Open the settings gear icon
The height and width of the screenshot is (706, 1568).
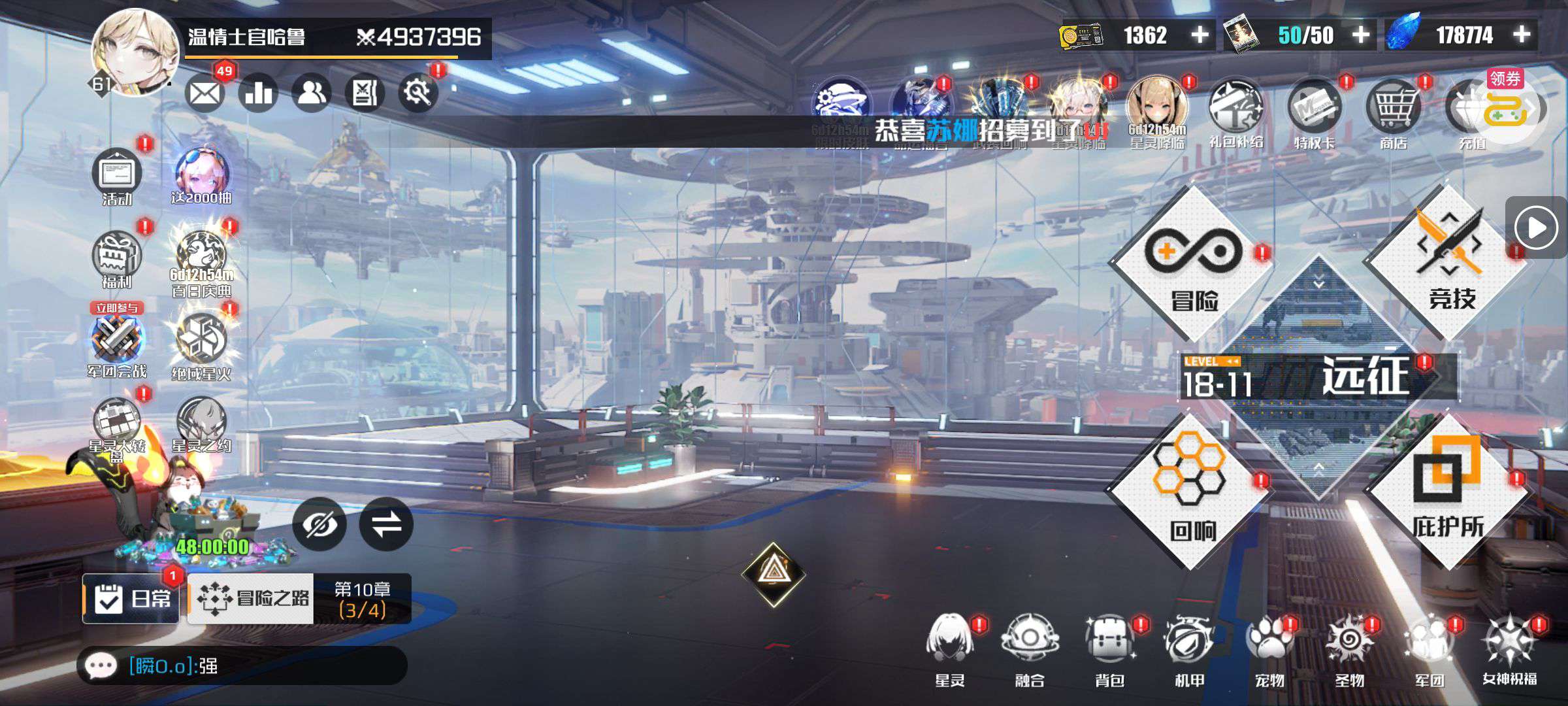tap(417, 93)
